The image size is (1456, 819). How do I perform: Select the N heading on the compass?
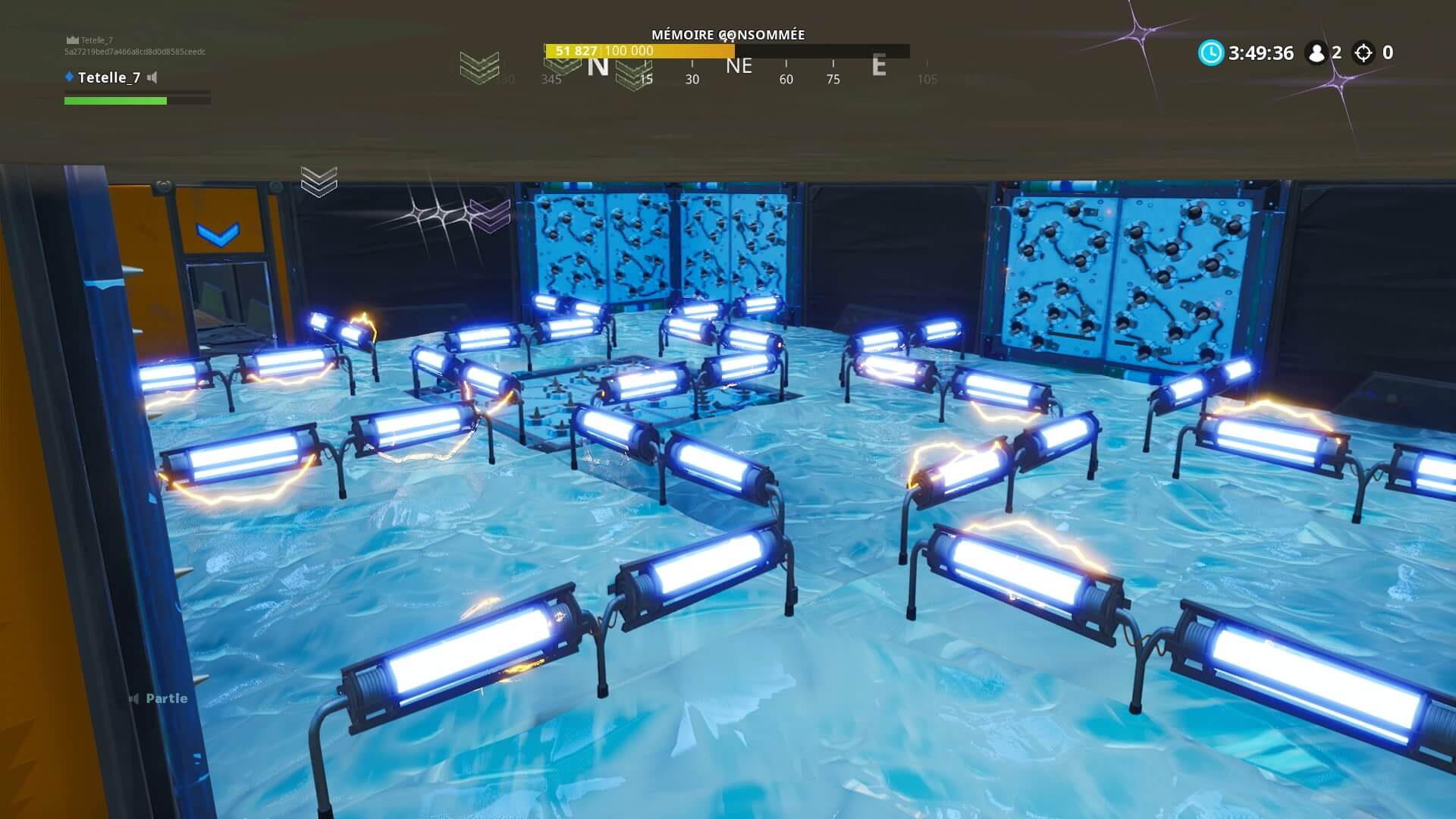pyautogui.click(x=600, y=66)
